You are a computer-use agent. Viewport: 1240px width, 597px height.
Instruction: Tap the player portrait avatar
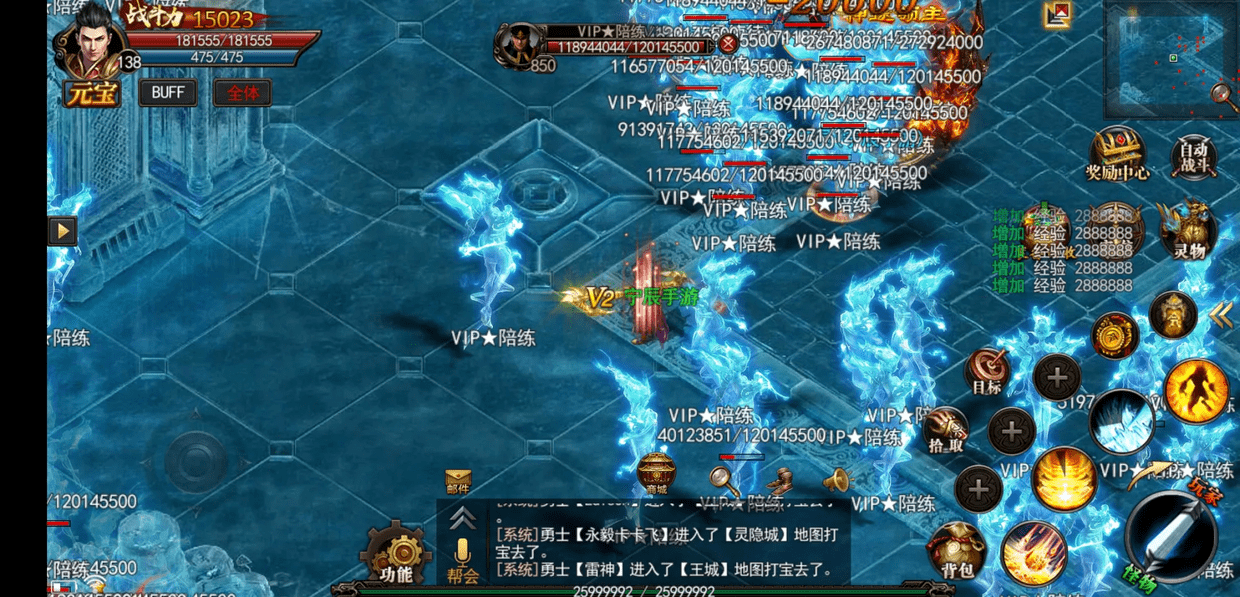point(91,42)
